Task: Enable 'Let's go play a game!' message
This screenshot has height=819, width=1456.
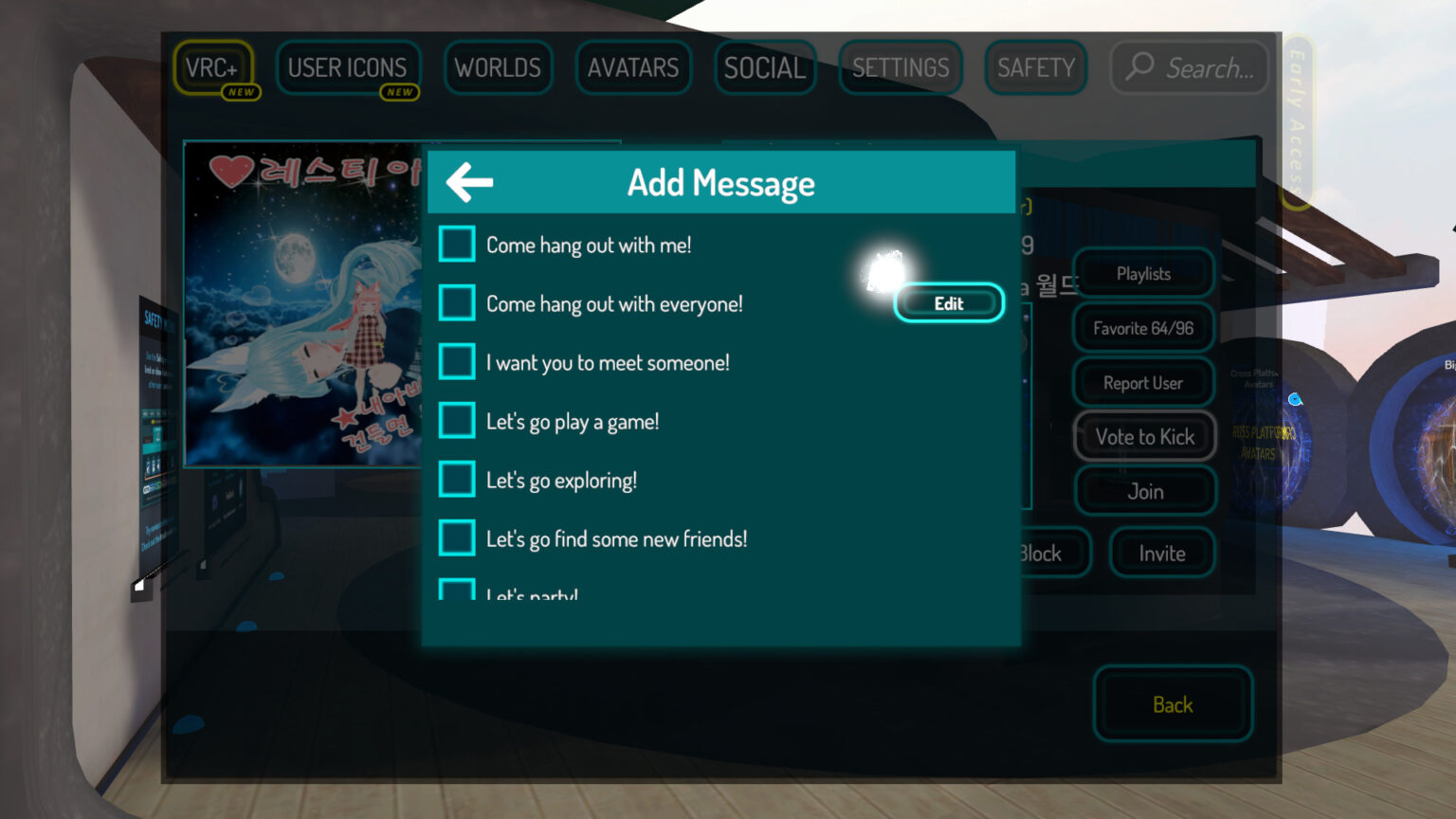Action: coord(457,420)
